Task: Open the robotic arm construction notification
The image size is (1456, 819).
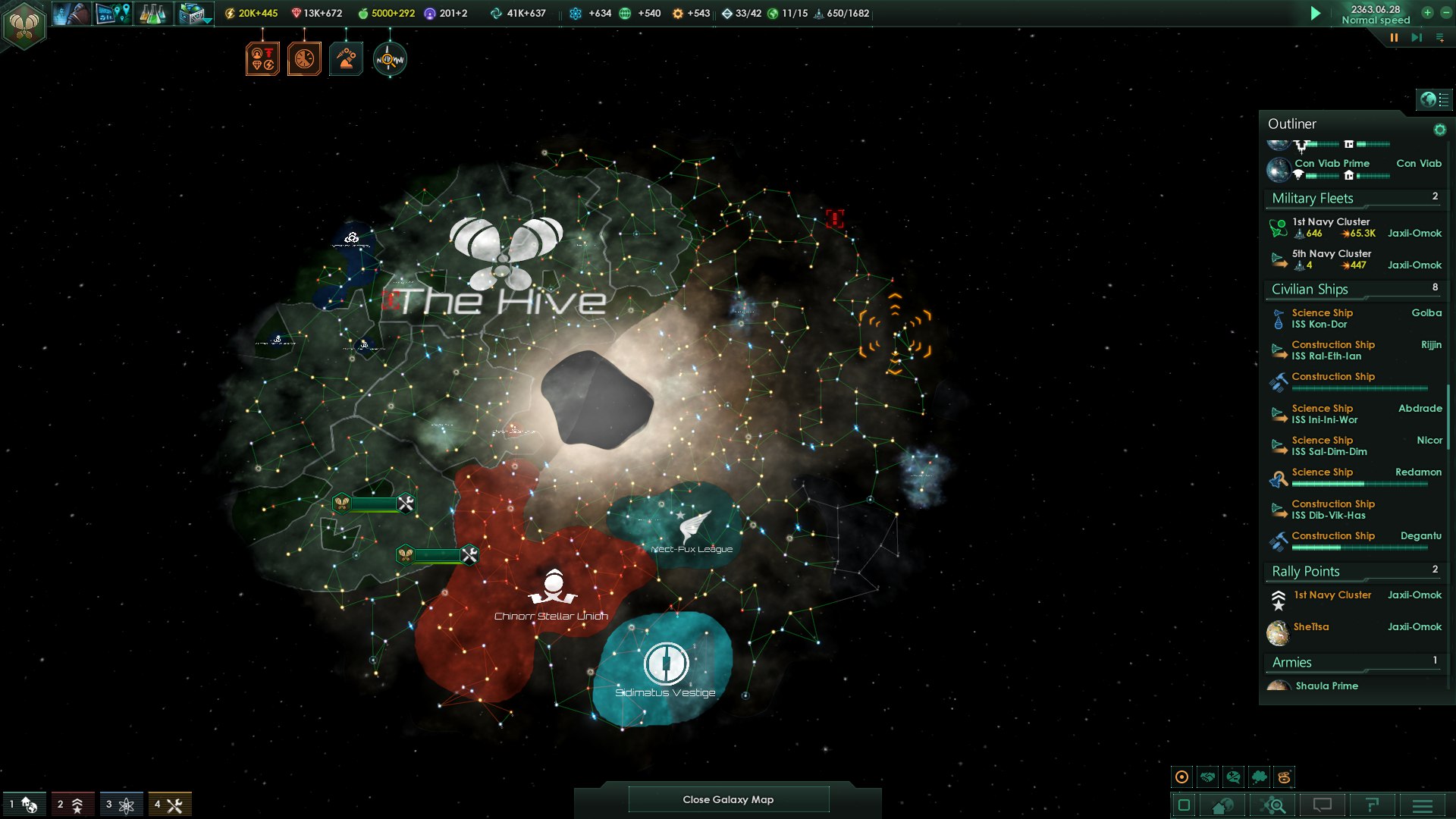Action: pyautogui.click(x=346, y=59)
